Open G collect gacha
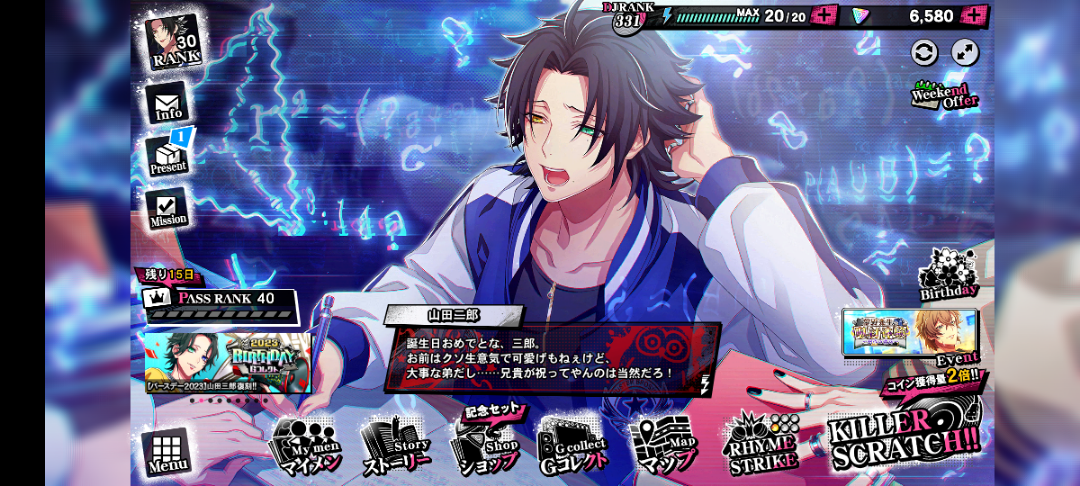The height and width of the screenshot is (486, 1080). pyautogui.click(x=573, y=445)
